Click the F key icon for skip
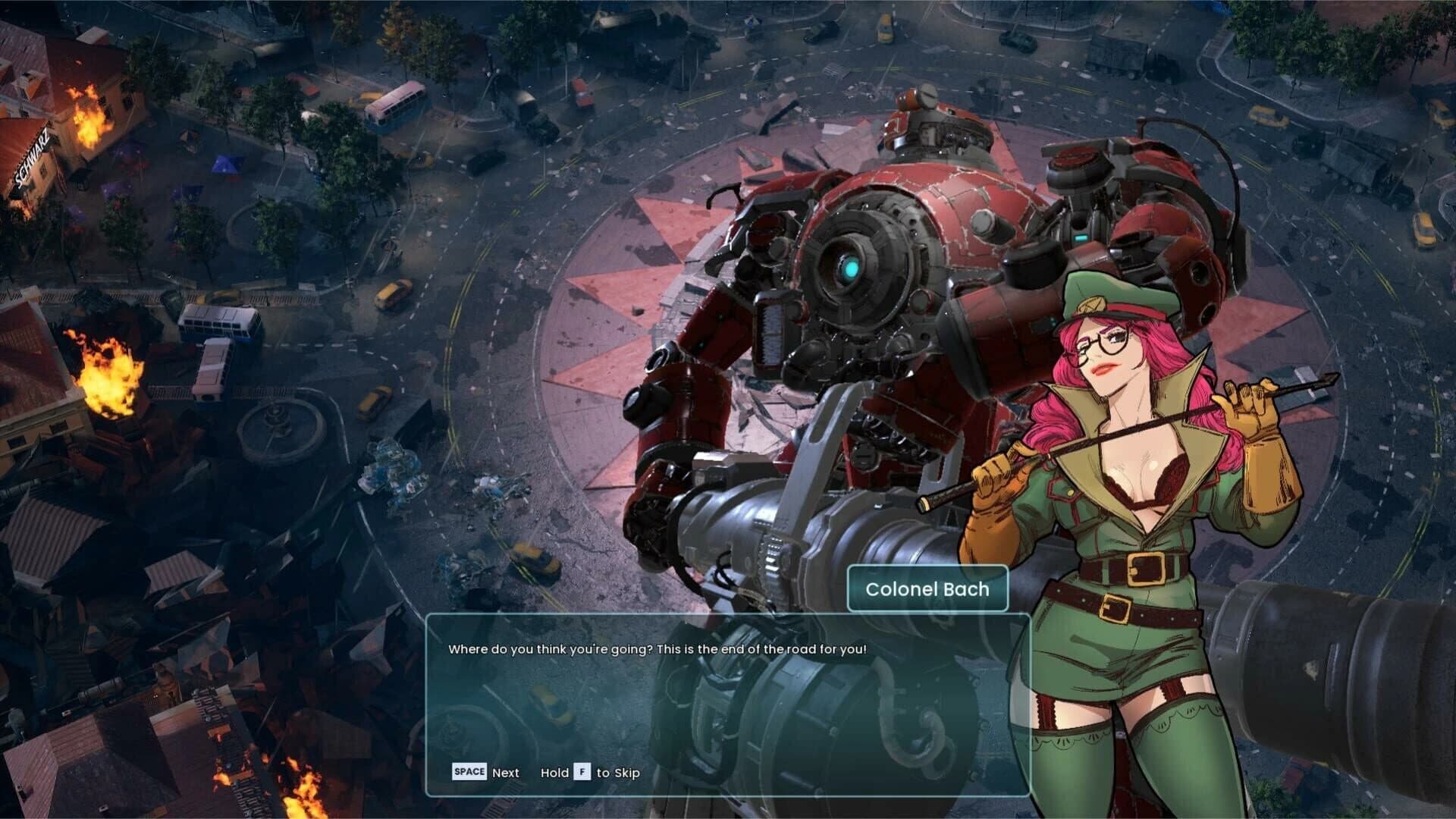Viewport: 1456px width, 819px height. pyautogui.click(x=582, y=772)
